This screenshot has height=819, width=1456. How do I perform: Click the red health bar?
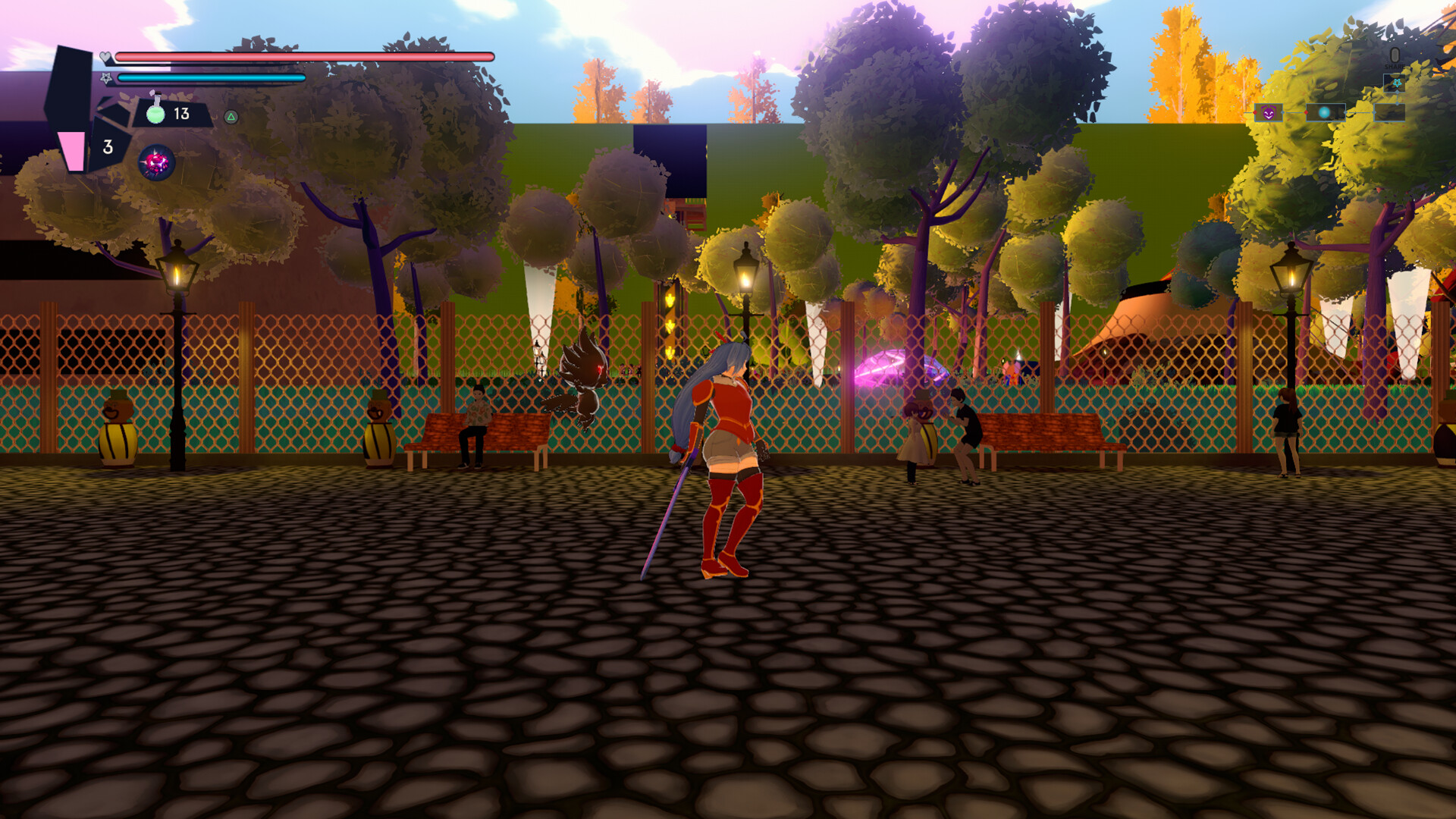[303, 56]
